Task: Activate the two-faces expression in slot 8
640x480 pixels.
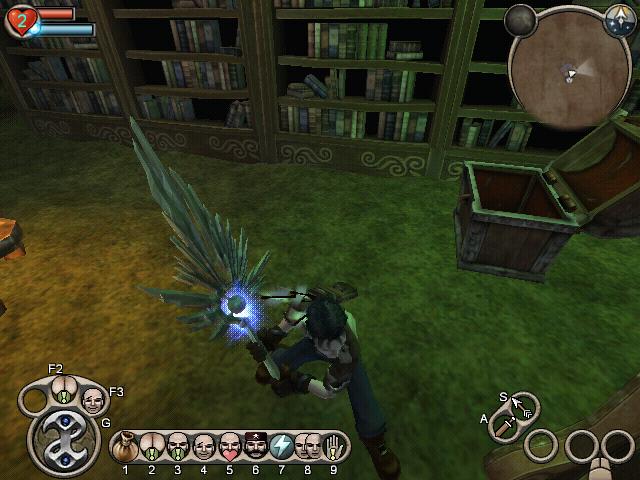Action: pos(308,445)
